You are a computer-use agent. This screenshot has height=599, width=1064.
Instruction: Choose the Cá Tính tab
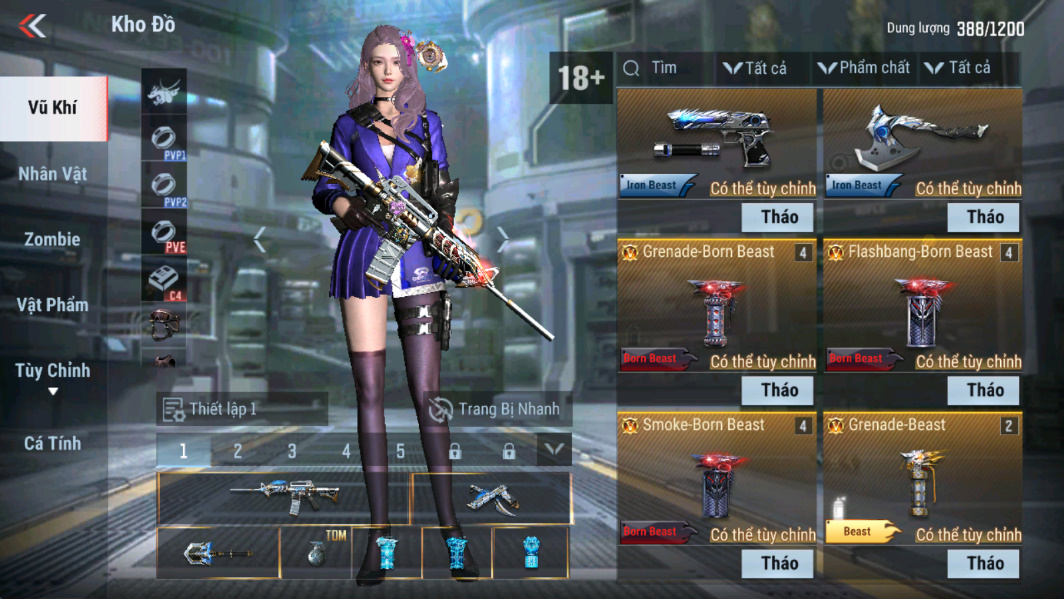click(x=52, y=443)
